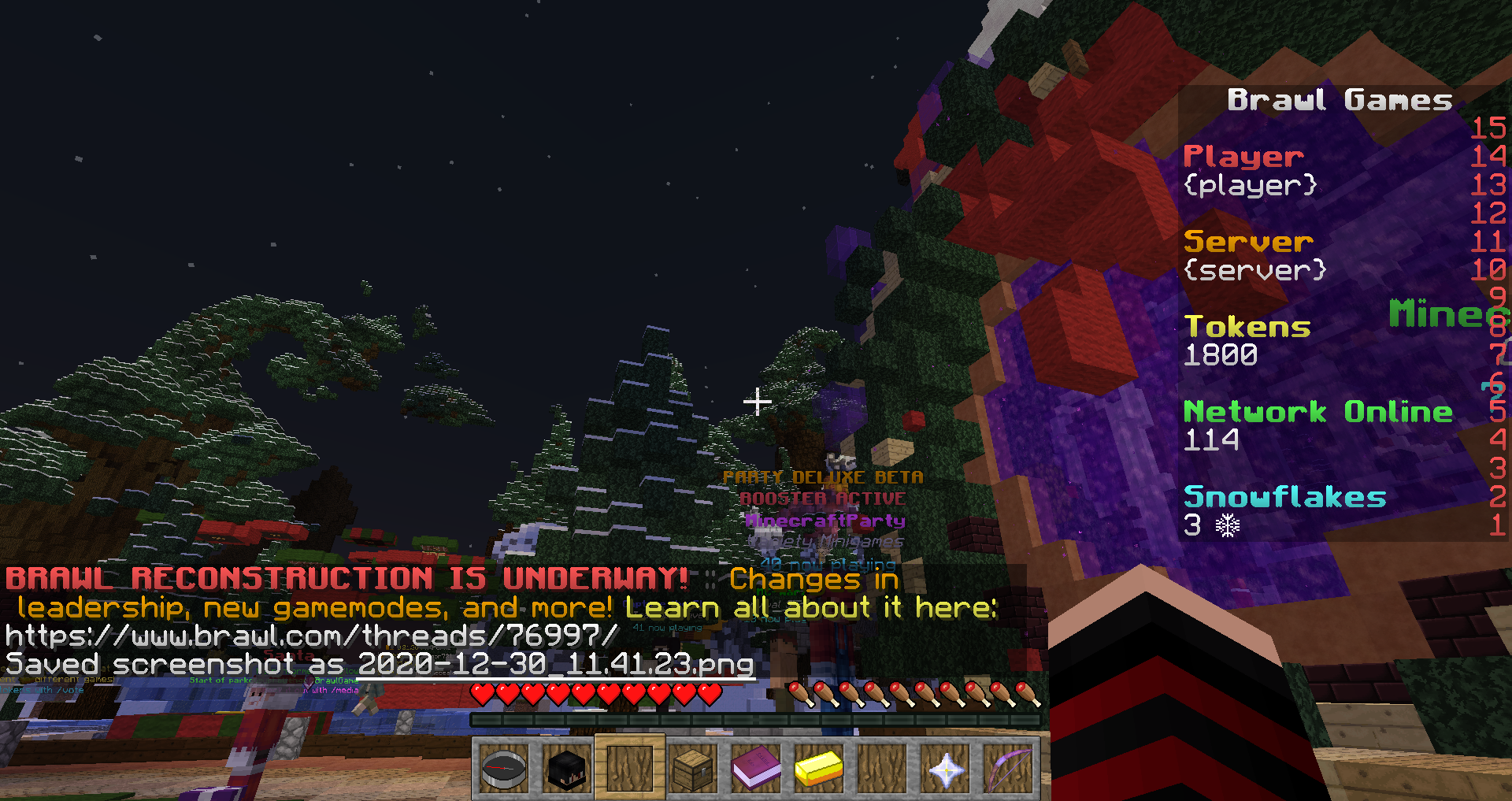
Task: Choose the enchanted bow hotbar slot
Action: 1008,768
